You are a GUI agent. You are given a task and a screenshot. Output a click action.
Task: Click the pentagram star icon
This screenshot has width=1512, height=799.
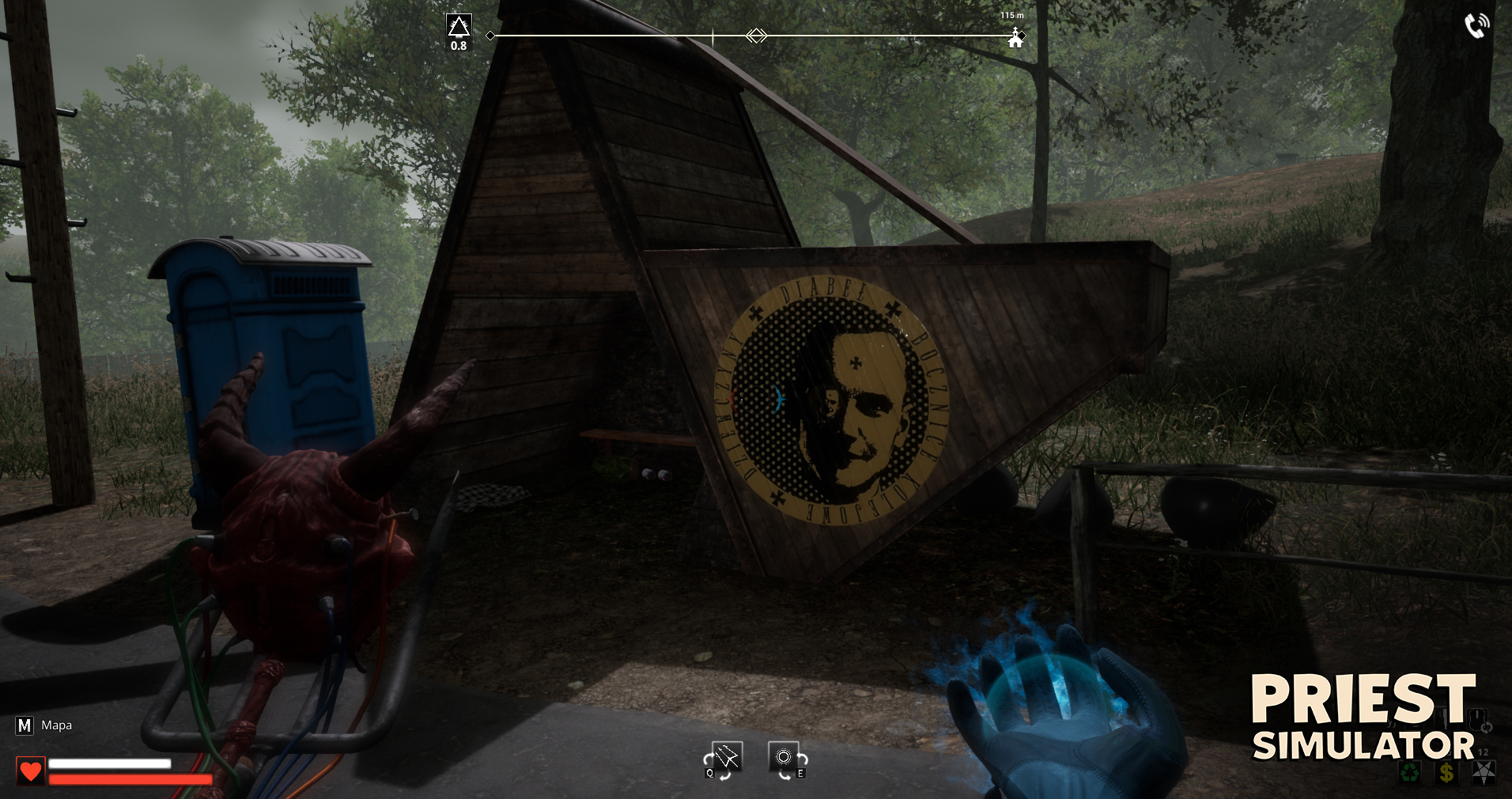[x=1483, y=772]
